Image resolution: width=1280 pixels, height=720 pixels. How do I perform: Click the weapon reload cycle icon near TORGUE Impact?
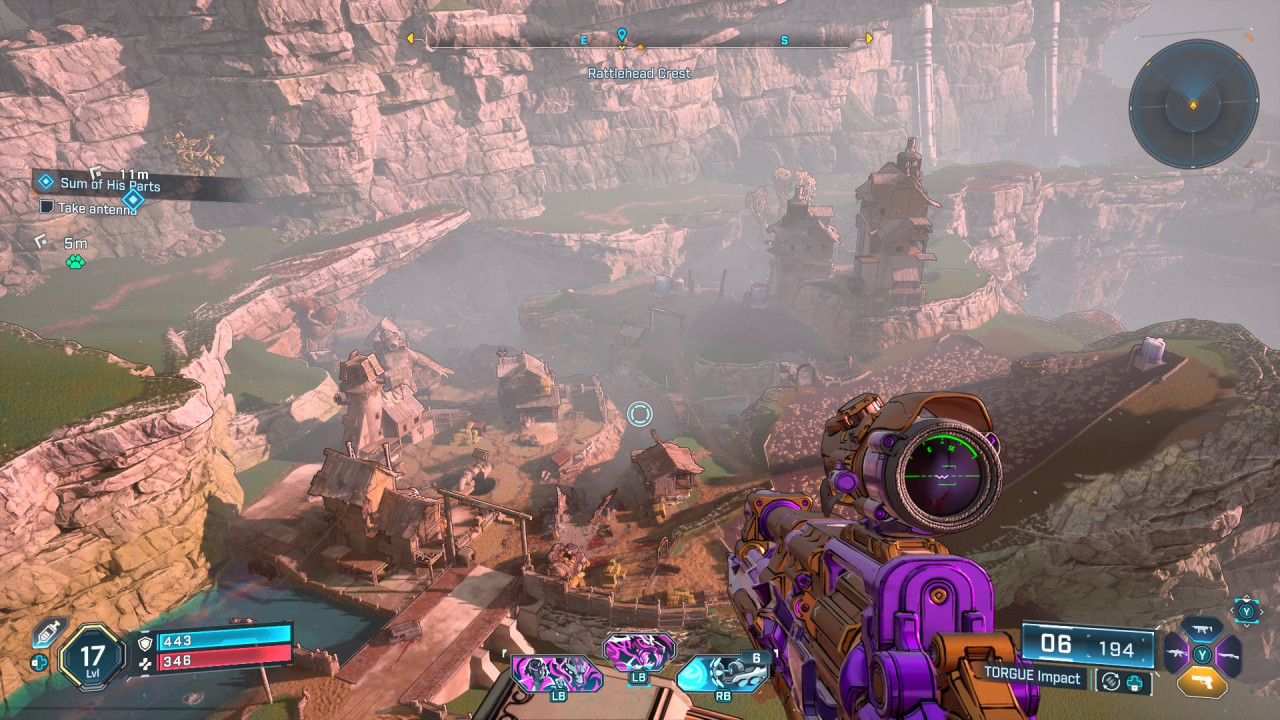tap(1111, 682)
